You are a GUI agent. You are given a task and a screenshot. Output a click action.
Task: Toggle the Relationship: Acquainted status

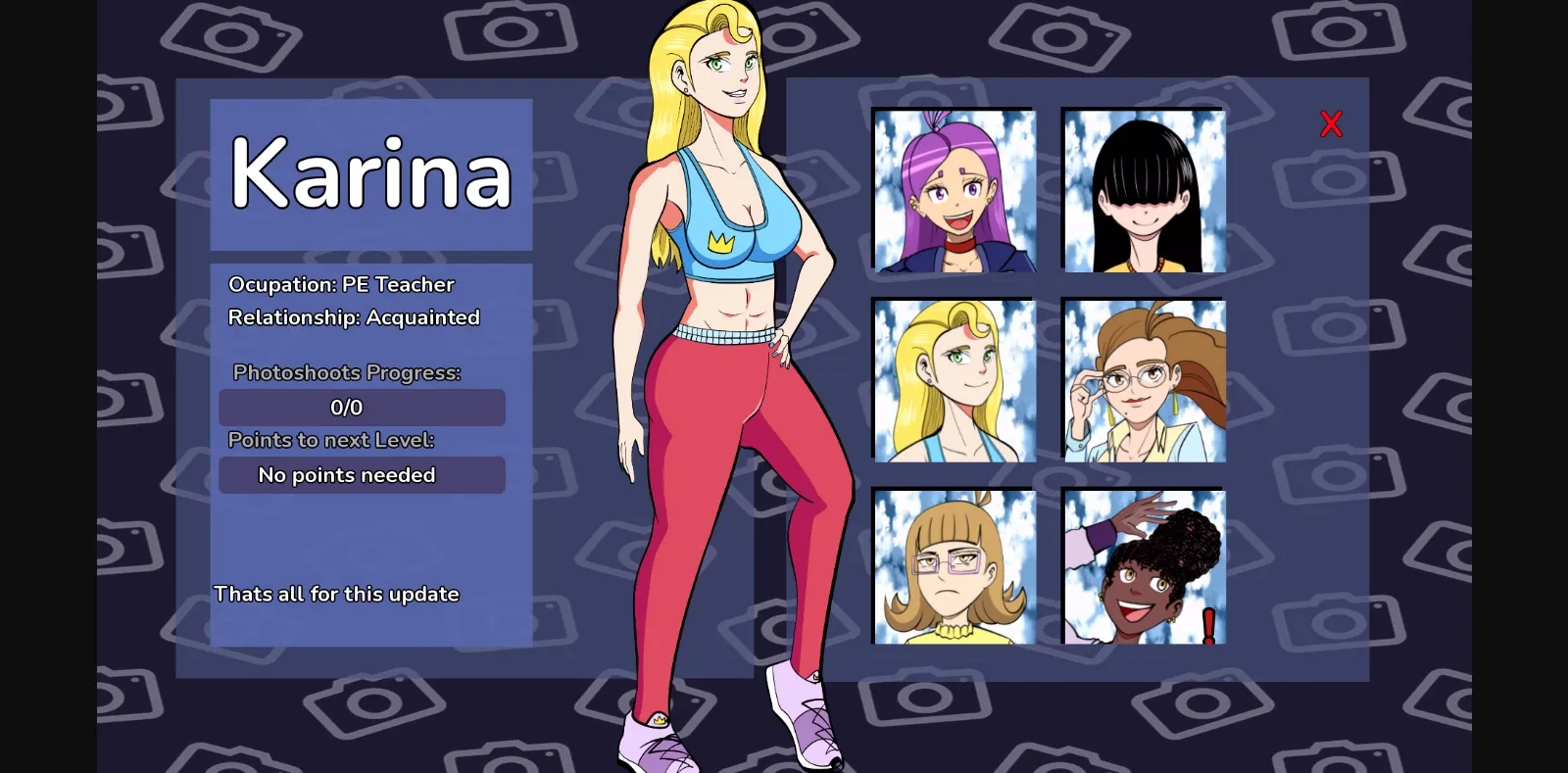pyautogui.click(x=355, y=316)
